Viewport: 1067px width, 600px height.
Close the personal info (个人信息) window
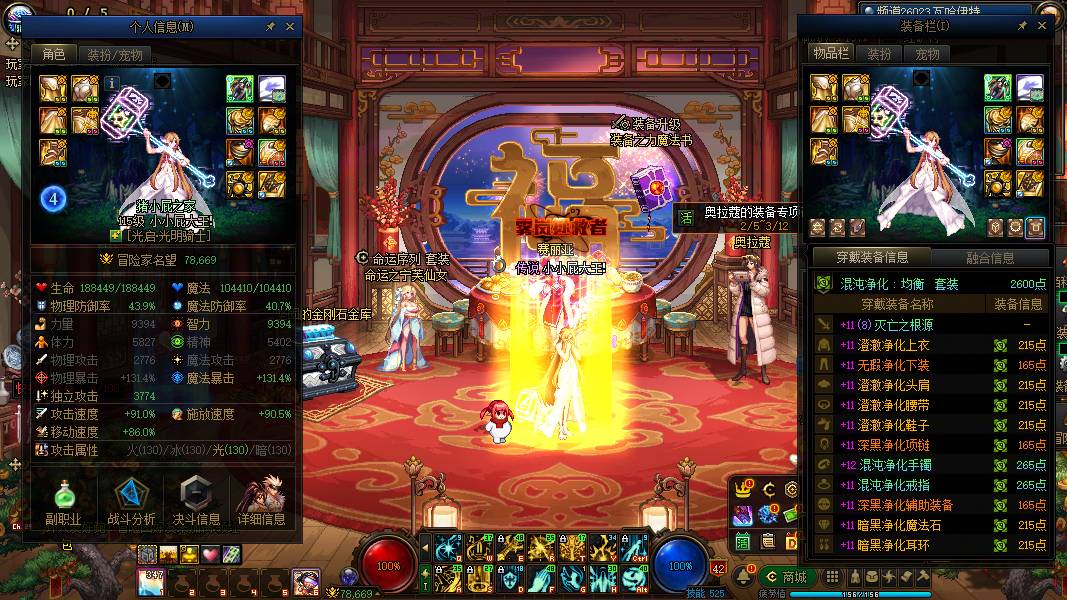click(290, 27)
